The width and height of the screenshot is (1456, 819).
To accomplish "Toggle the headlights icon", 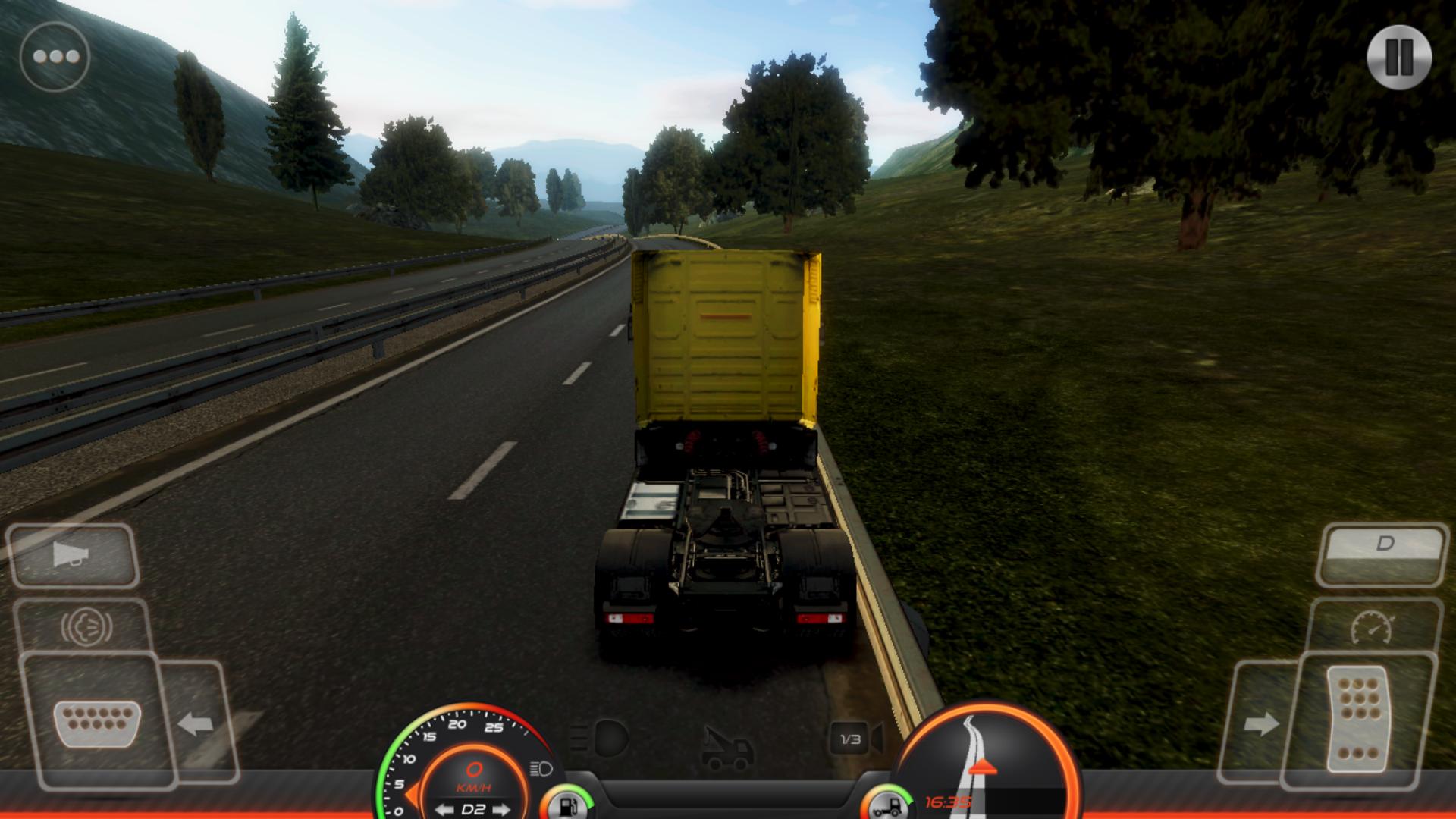I will point(600,737).
